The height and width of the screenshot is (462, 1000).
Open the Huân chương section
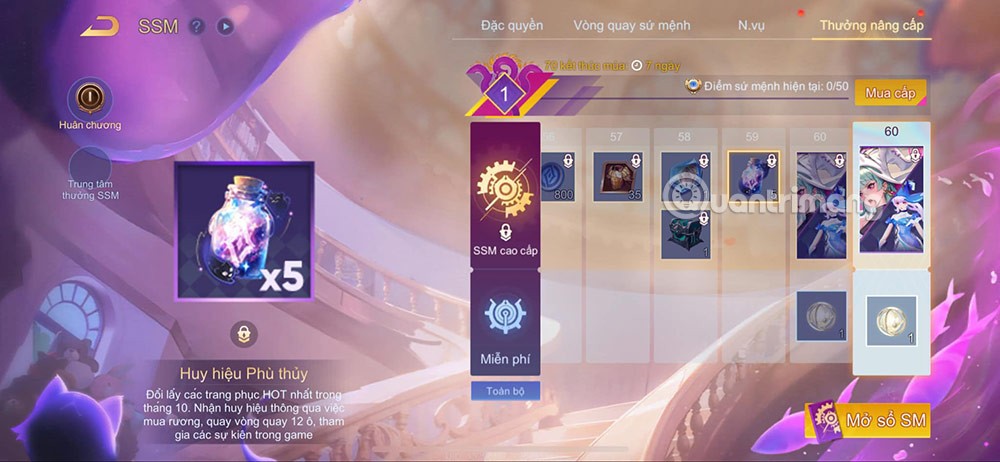89,99
